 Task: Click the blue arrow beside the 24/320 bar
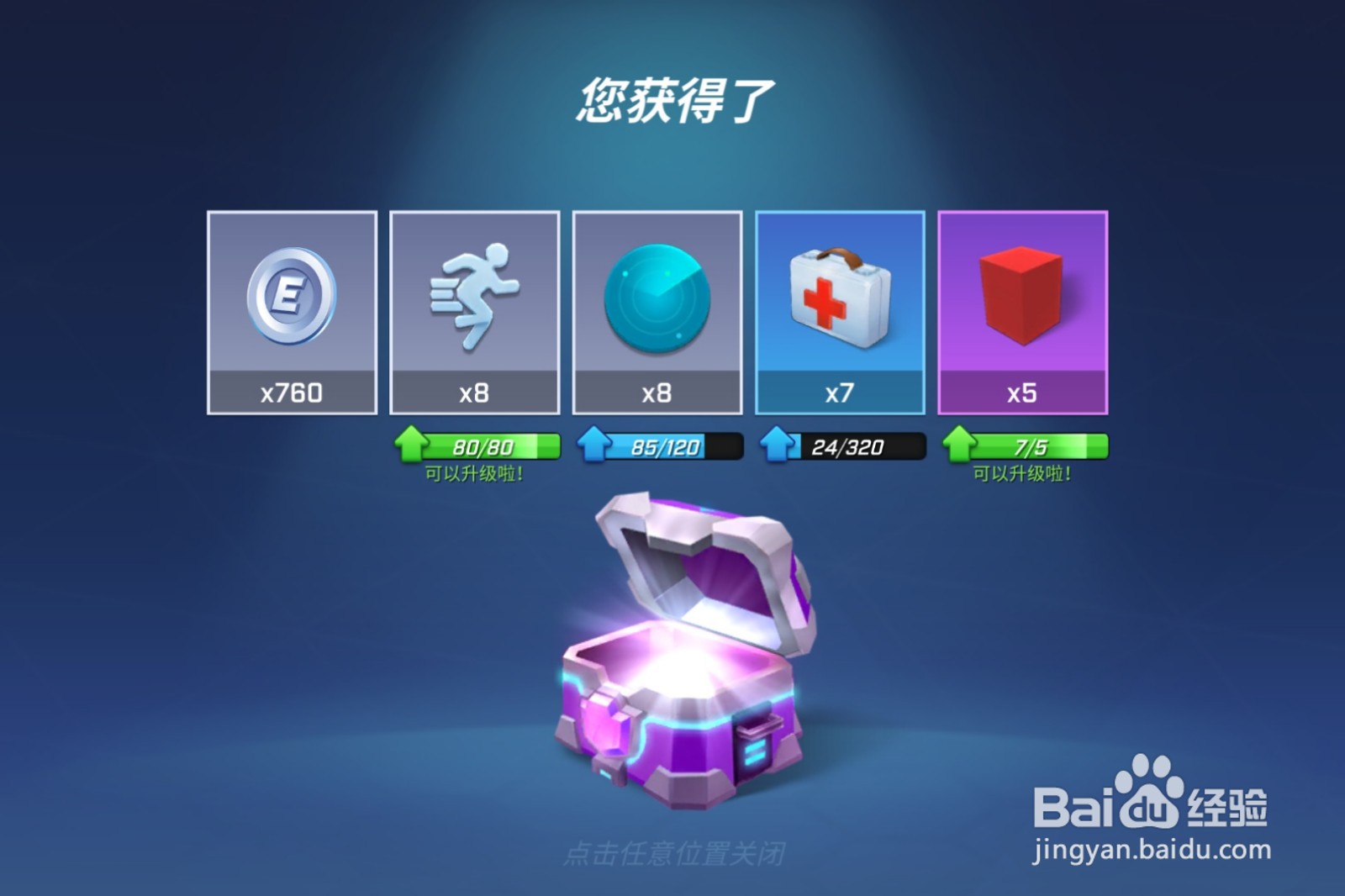click(x=776, y=445)
